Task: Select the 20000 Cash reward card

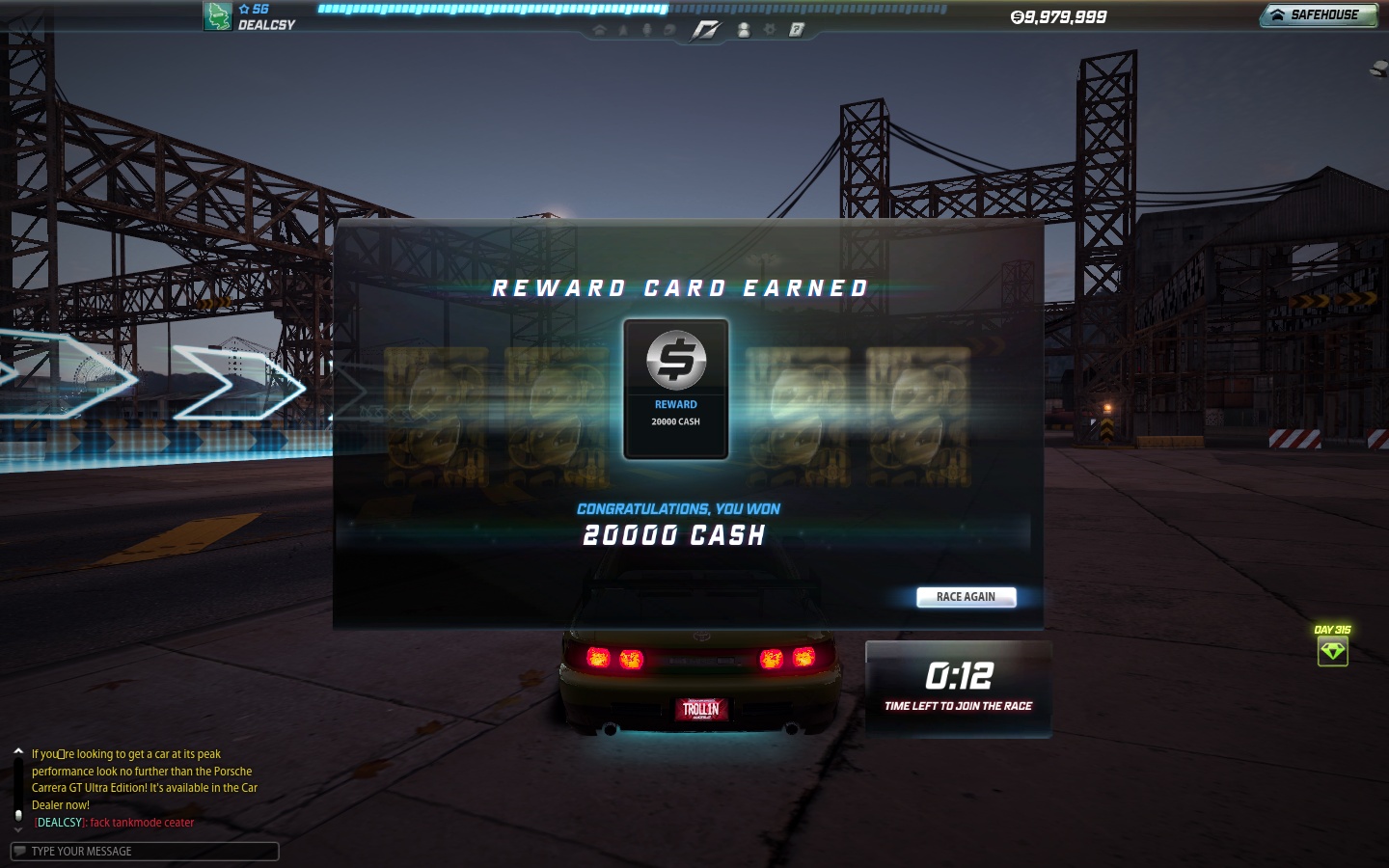Action: coord(675,389)
